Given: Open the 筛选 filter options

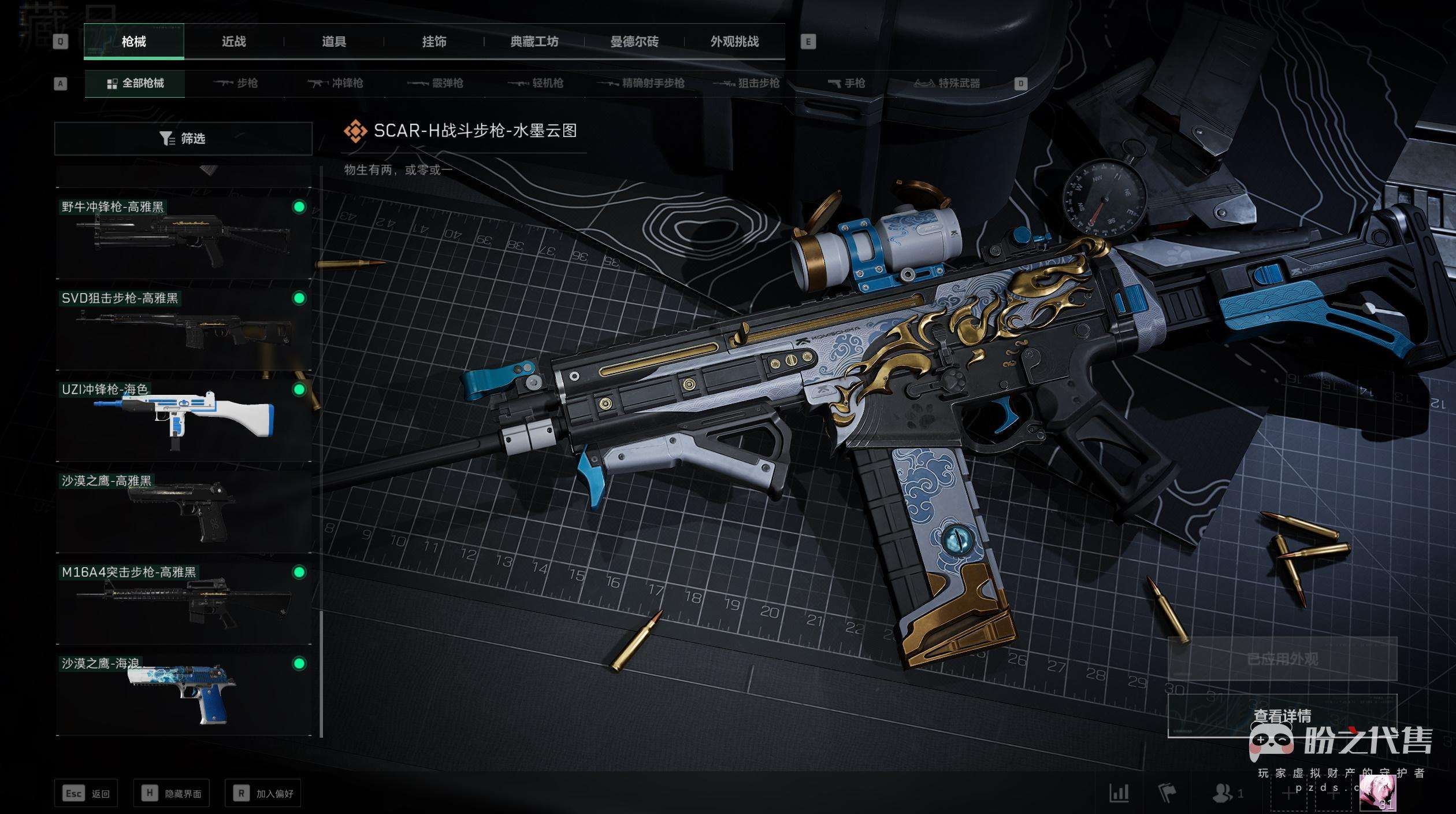Looking at the screenshot, I should click(x=183, y=139).
